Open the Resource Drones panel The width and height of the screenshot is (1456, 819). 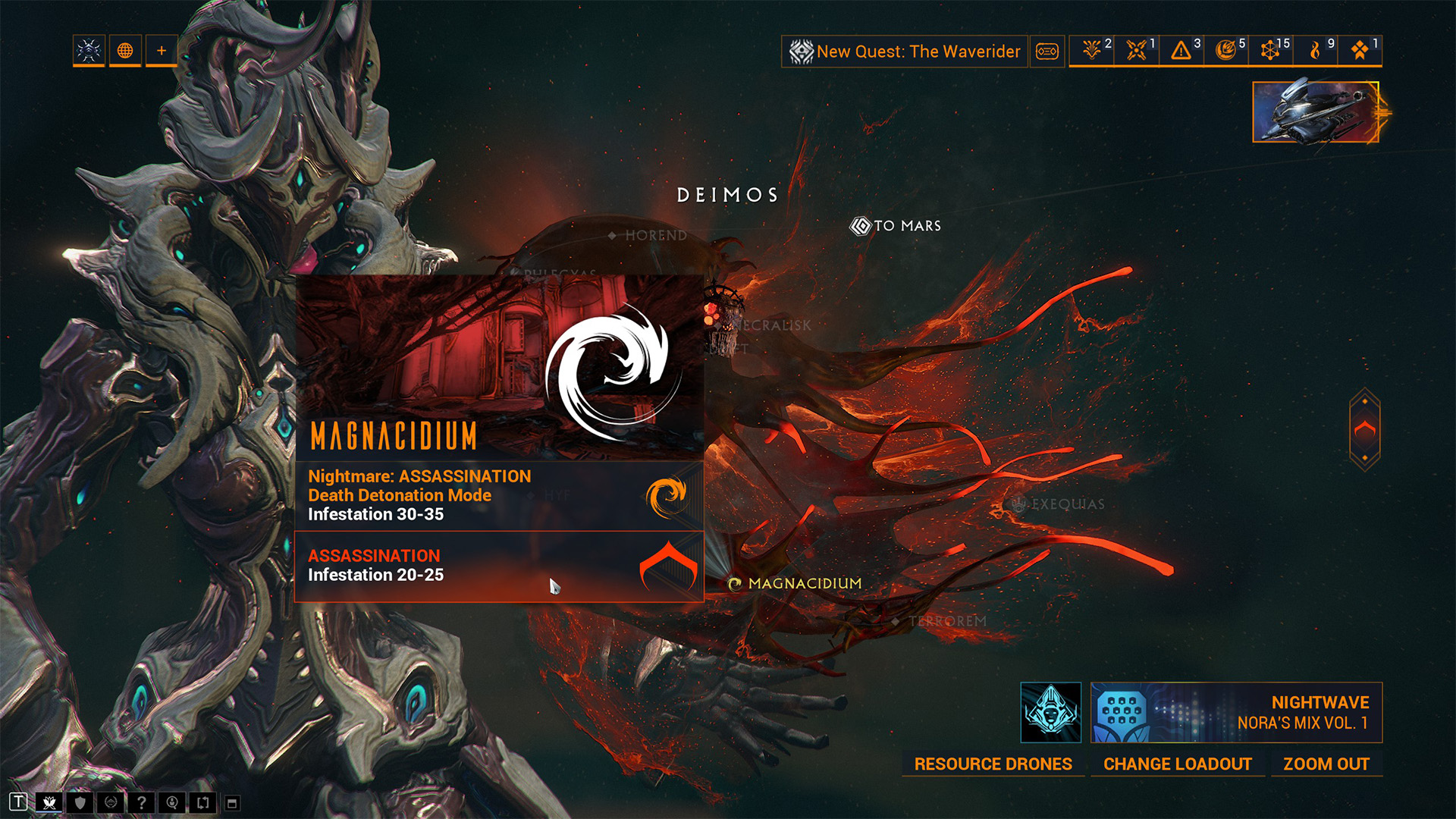pyautogui.click(x=993, y=764)
